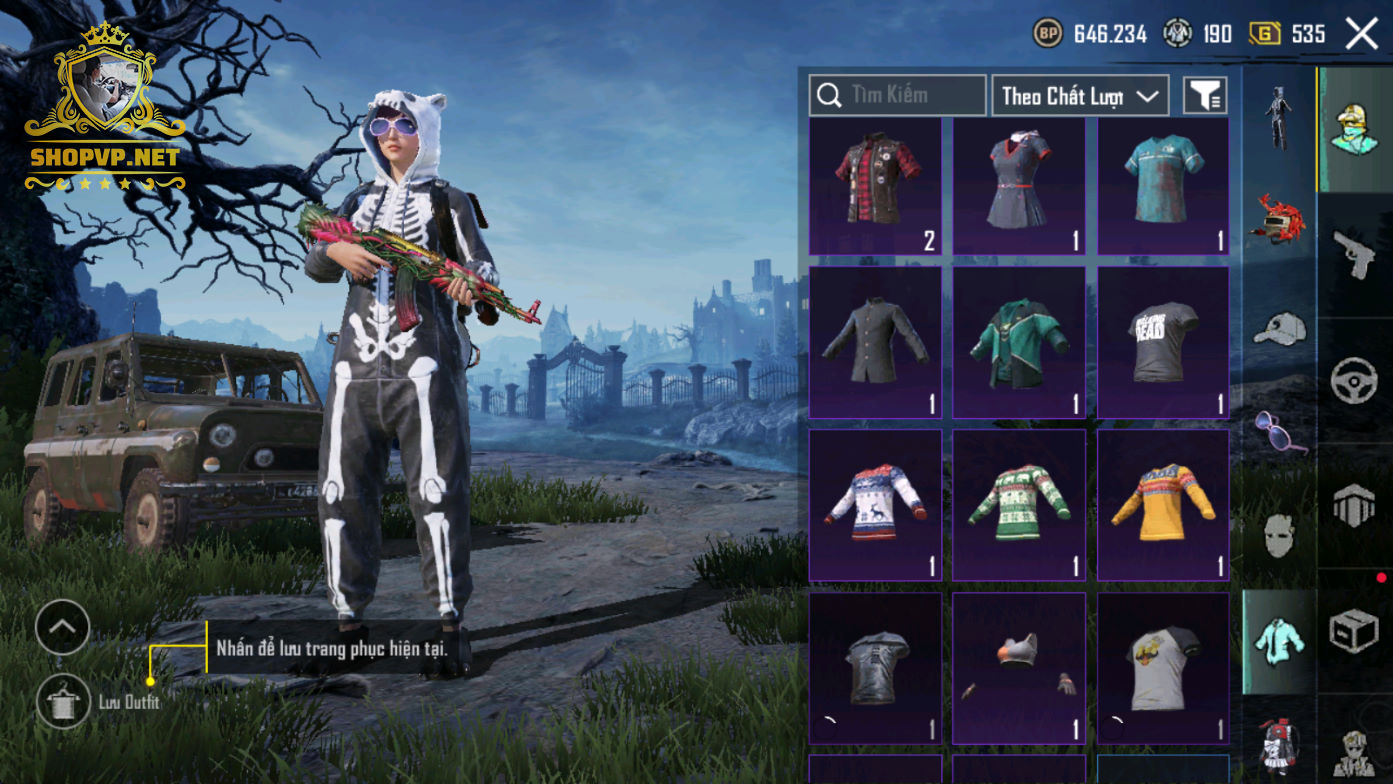Image resolution: width=1393 pixels, height=784 pixels.
Task: Open the filter button beside the dropdown
Action: [x=1205, y=96]
